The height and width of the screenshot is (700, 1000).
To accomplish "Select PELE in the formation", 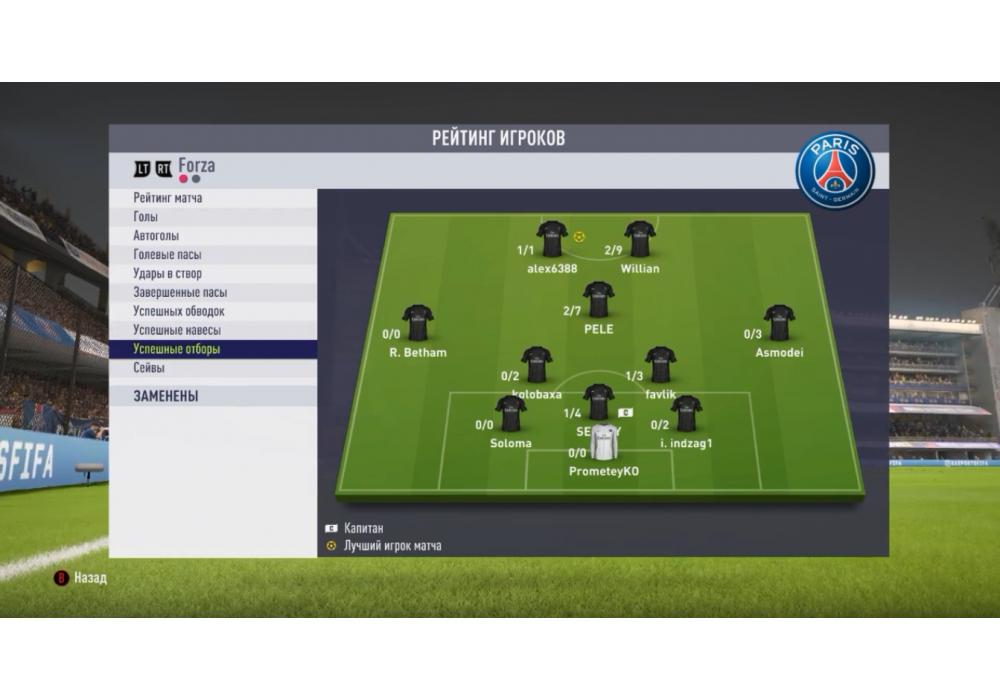I will [x=598, y=300].
